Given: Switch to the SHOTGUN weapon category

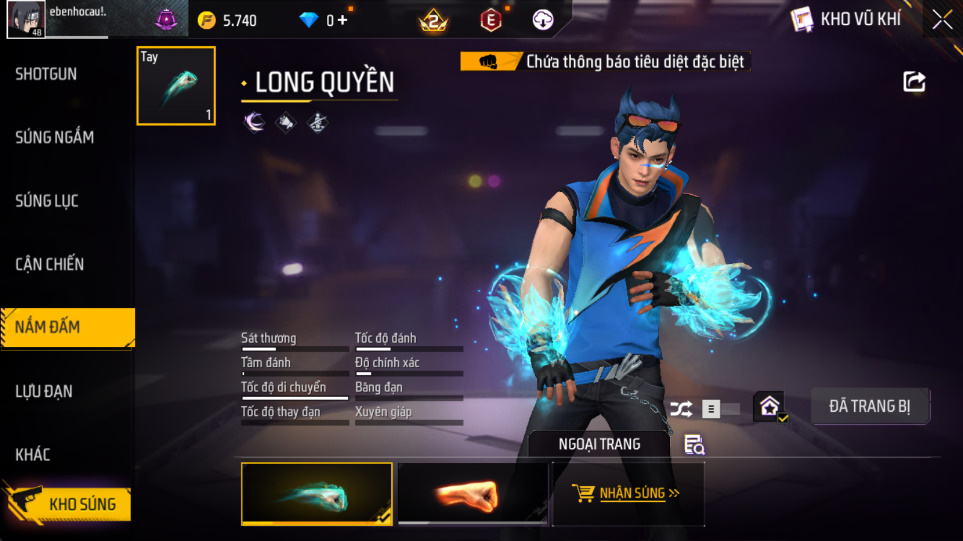Looking at the screenshot, I should click(46, 74).
